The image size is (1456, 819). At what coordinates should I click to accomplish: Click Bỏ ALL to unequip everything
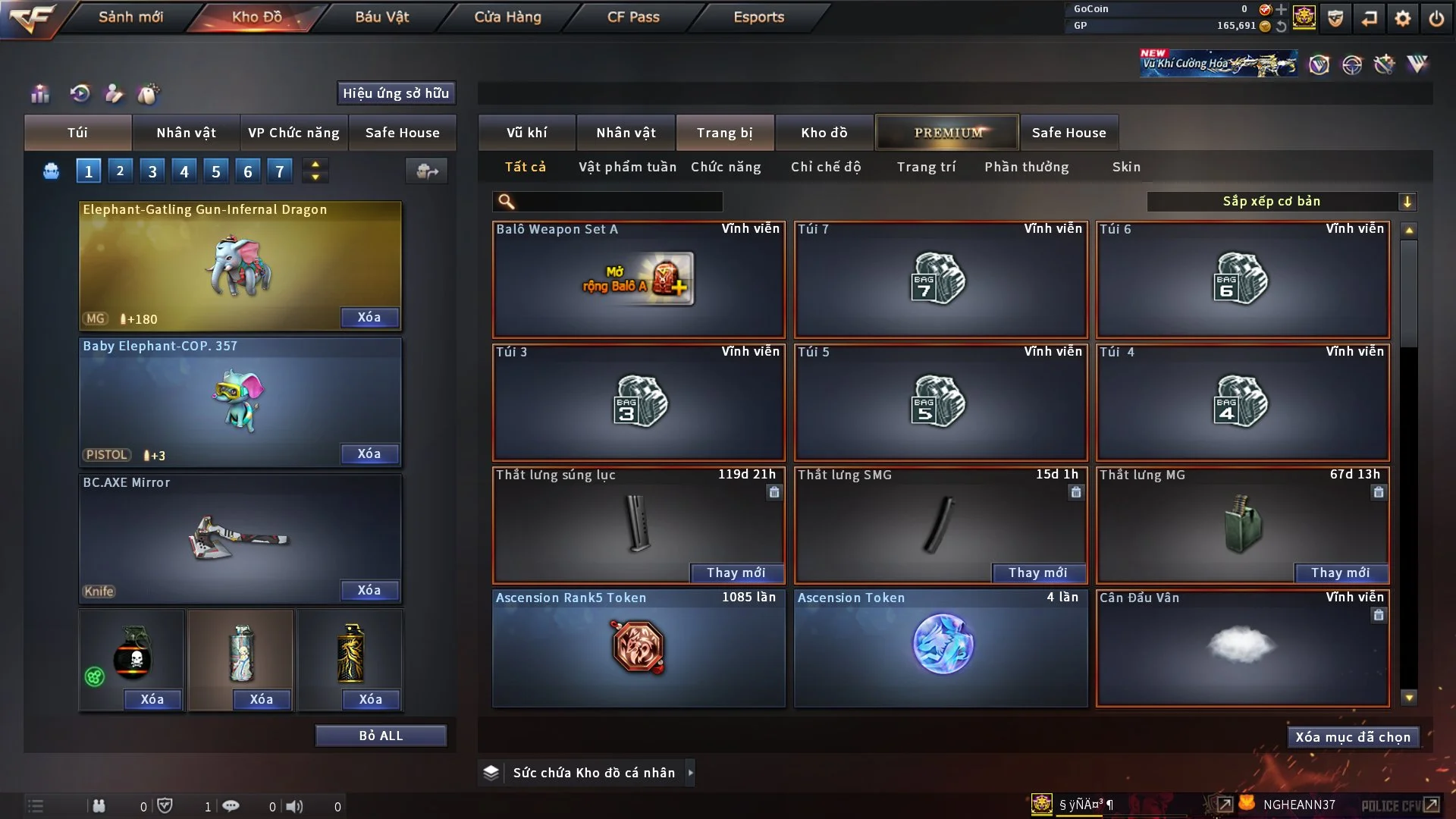(381, 736)
